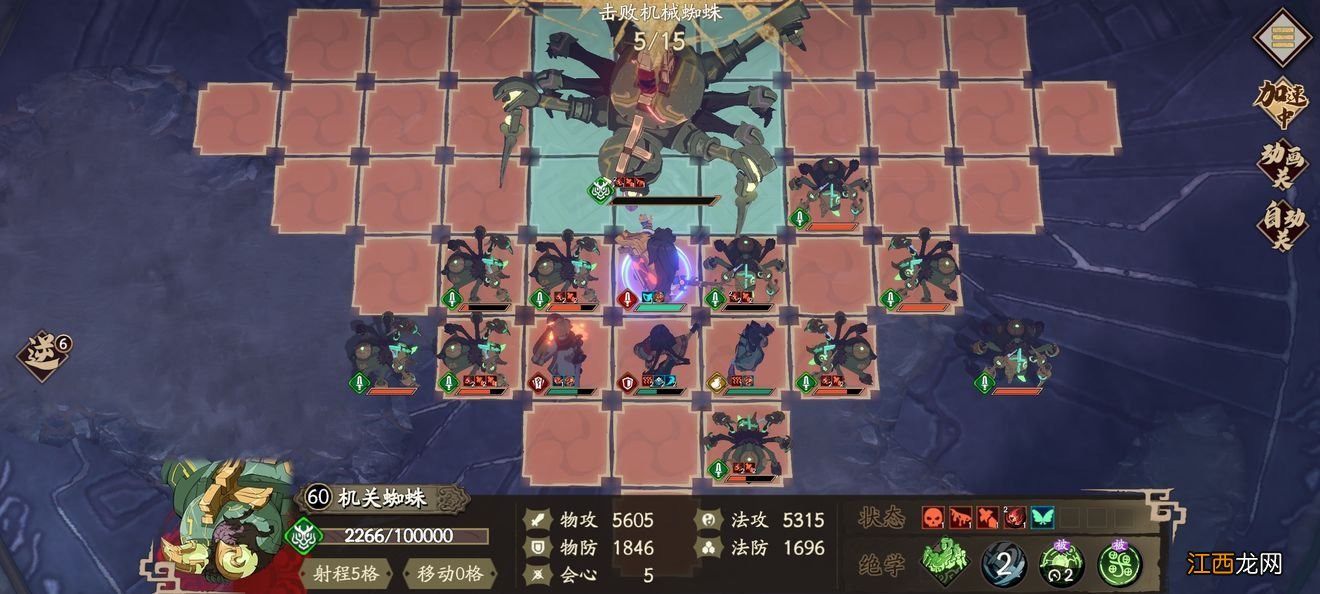Select the player unit with purple aura
The image size is (1320, 594).
[654, 267]
